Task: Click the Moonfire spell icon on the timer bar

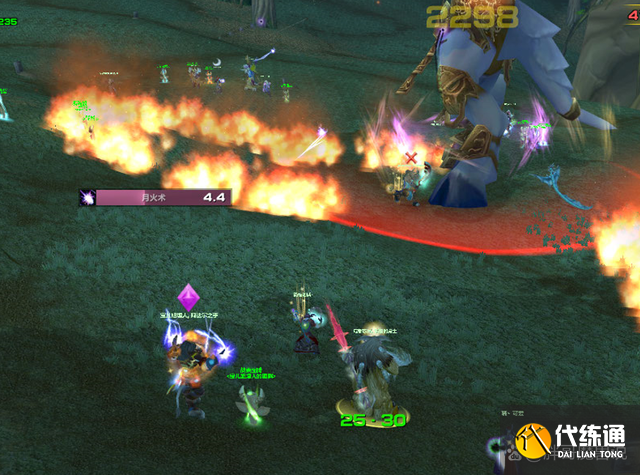Action: point(88,198)
